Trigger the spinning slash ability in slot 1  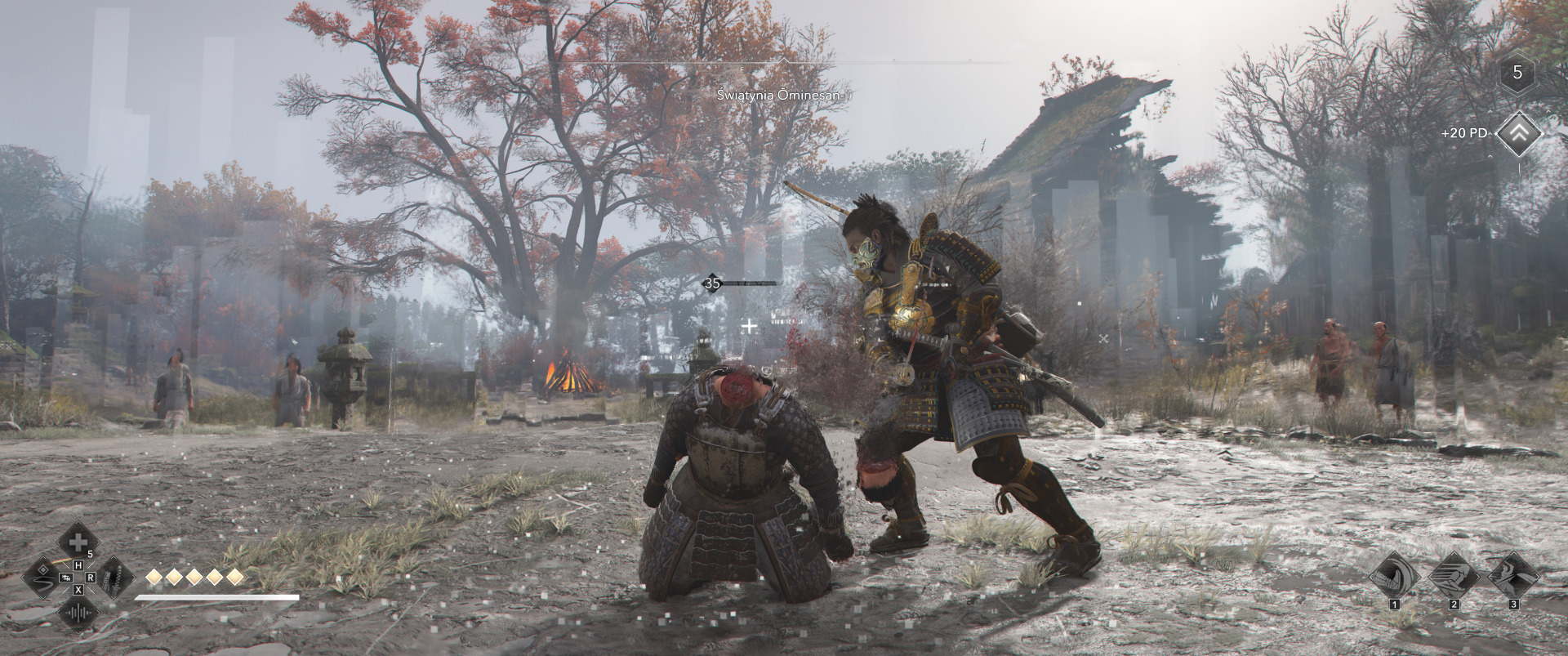1394,574
